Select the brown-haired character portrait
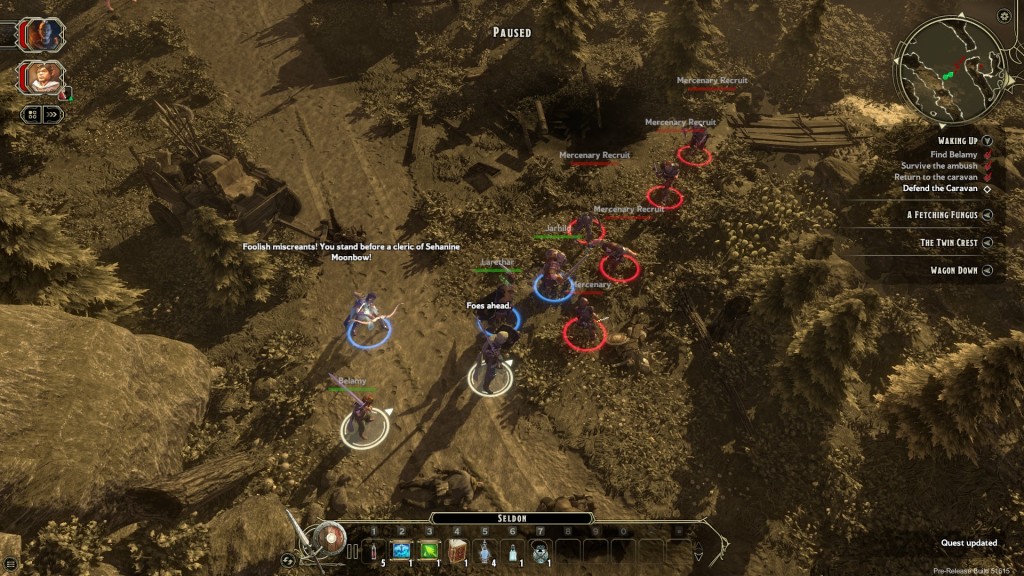 point(45,78)
